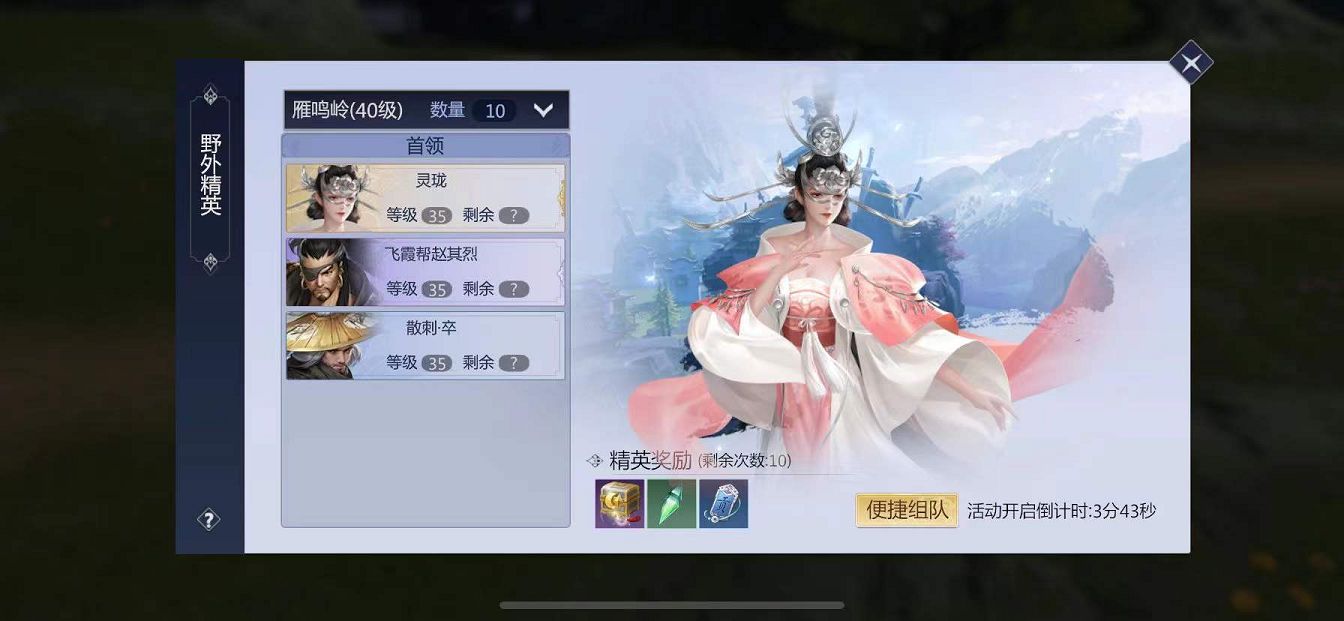Close the wild elite panel
Image resolution: width=1344 pixels, height=621 pixels.
1190,64
